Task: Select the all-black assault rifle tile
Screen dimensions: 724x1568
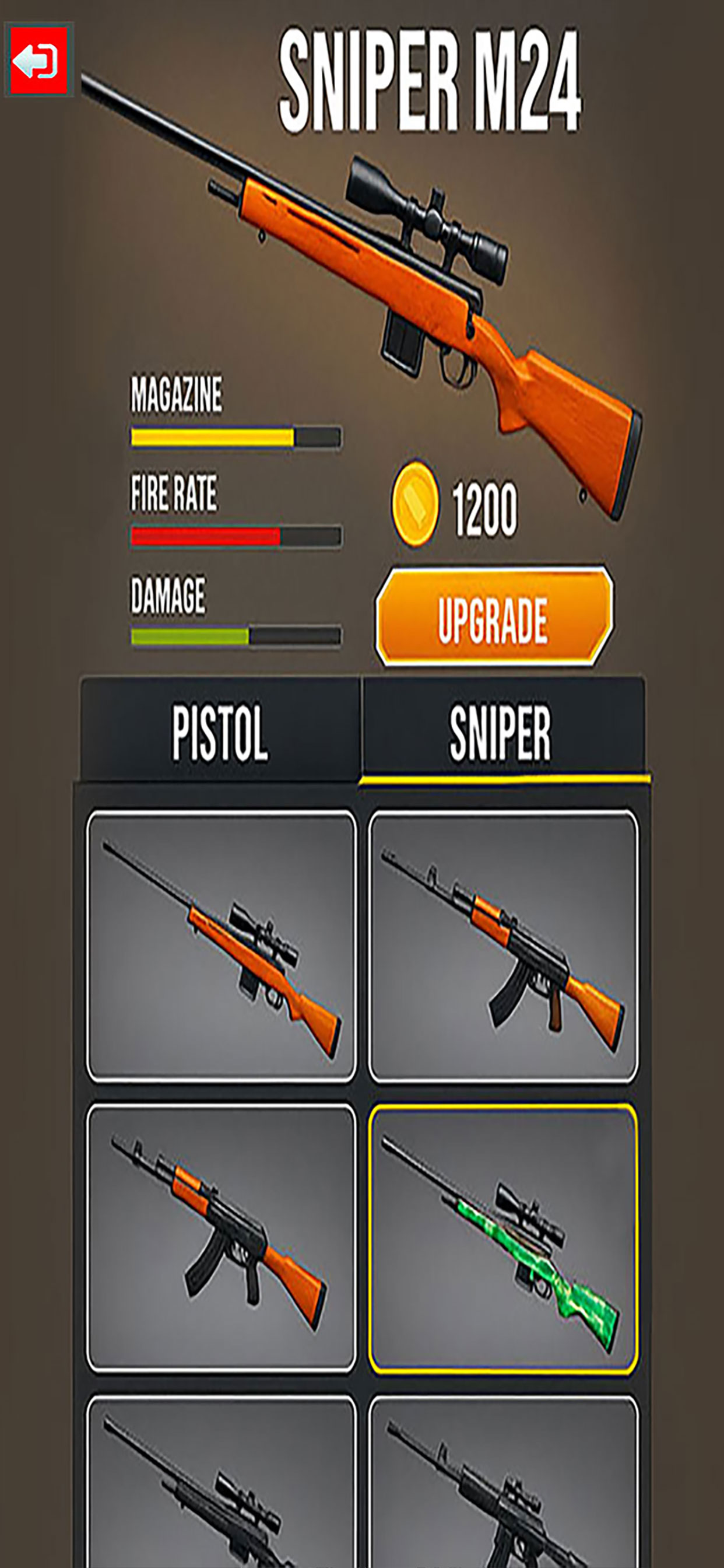Action: click(503, 1485)
